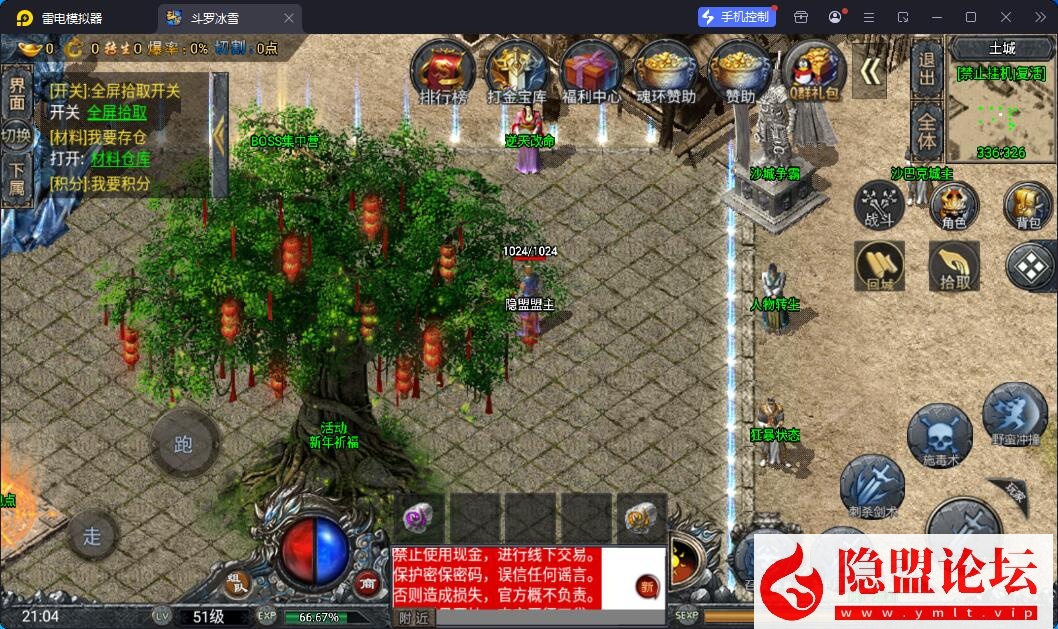Open the 排行榜 ranking board
This screenshot has width=1058, height=629.
tap(443, 70)
